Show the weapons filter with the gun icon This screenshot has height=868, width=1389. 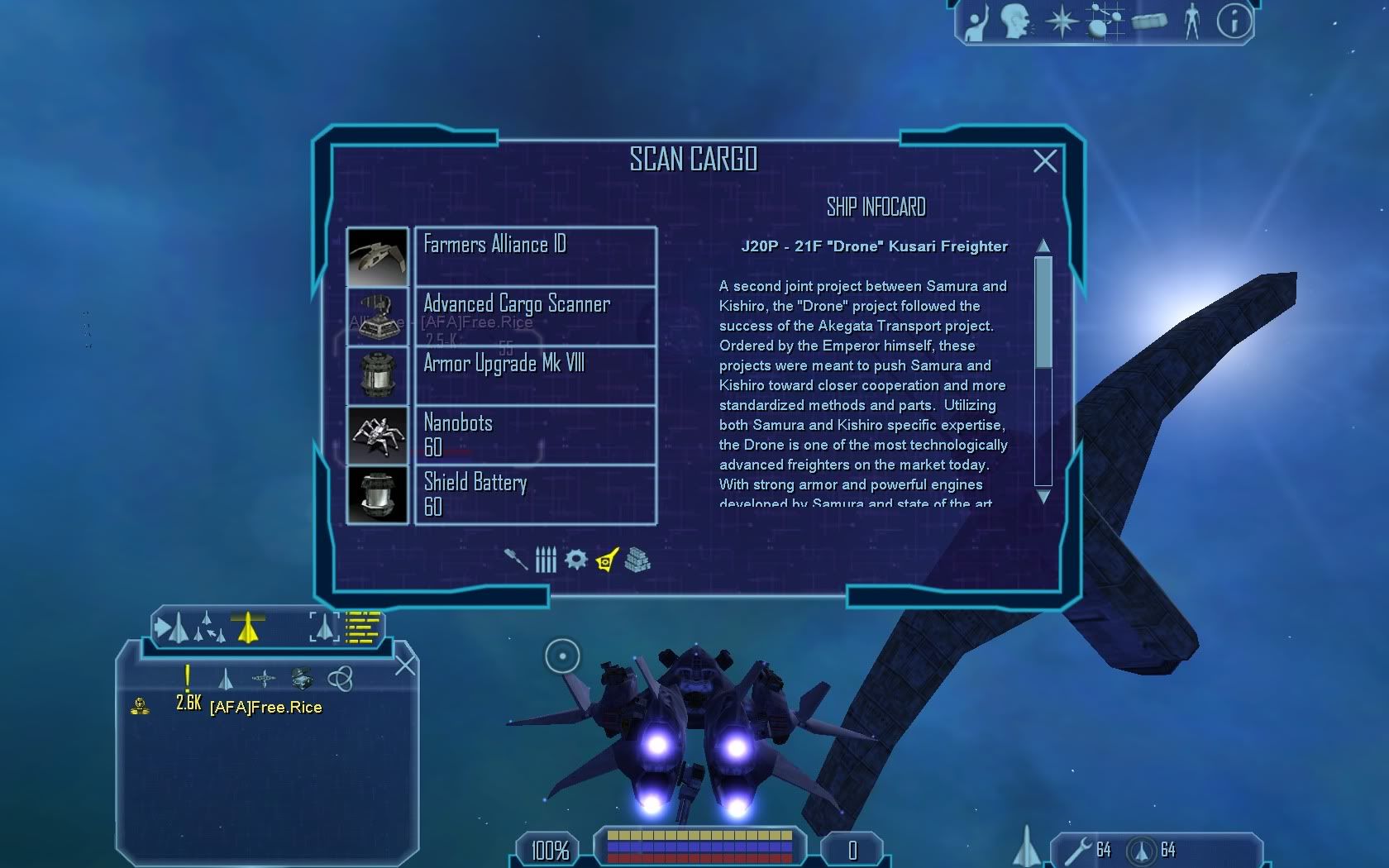tap(516, 560)
